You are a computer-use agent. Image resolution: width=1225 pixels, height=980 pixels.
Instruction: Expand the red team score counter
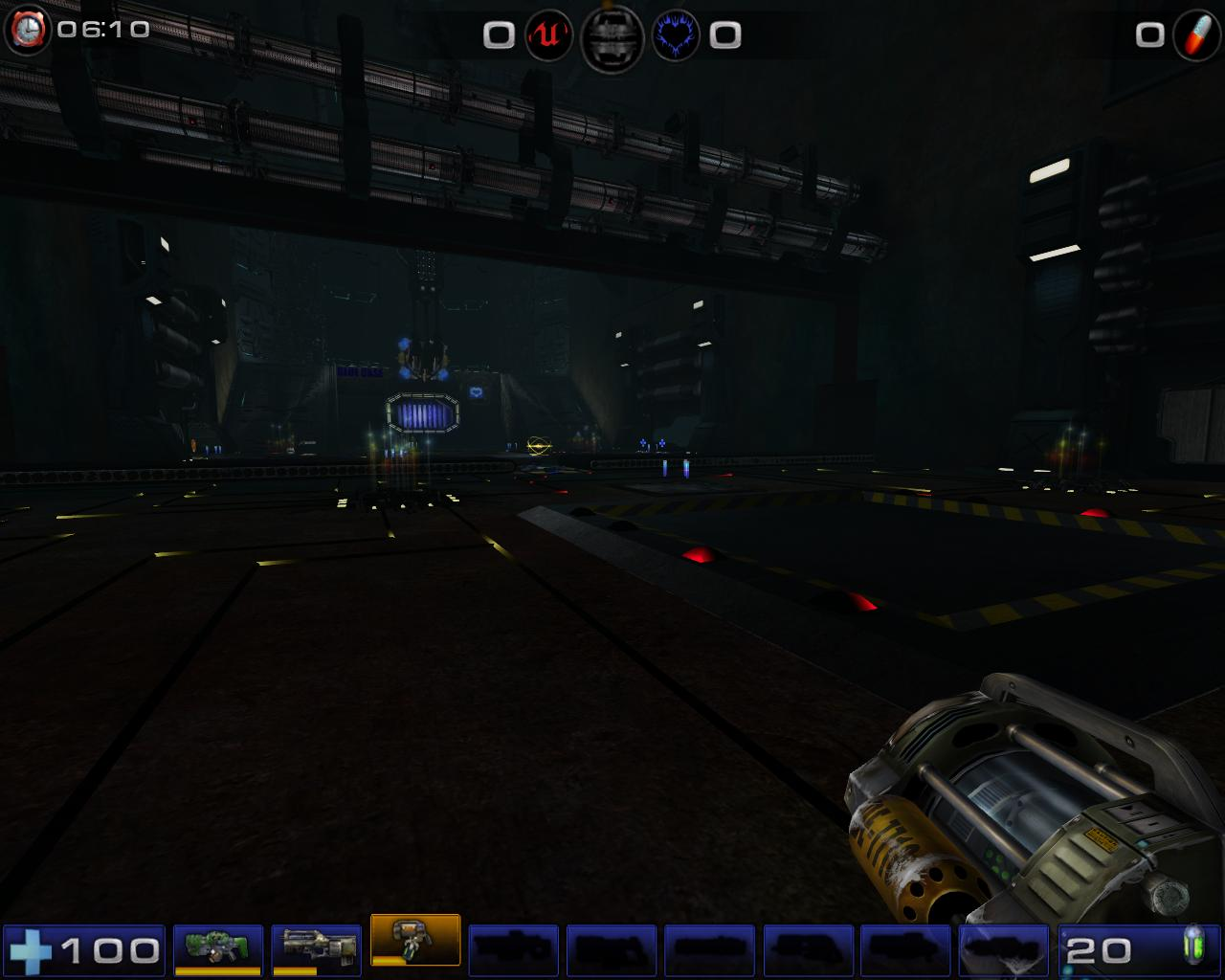pyautogui.click(x=498, y=36)
